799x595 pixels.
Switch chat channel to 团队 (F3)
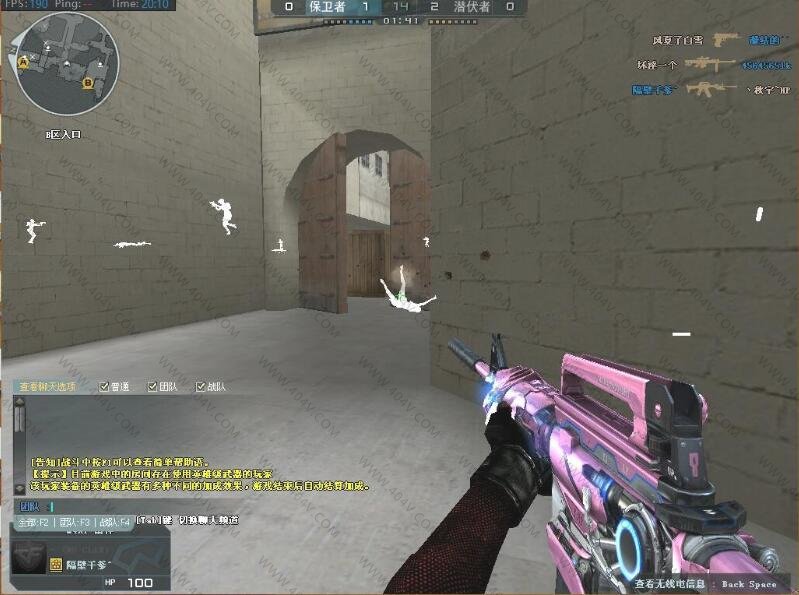(x=75, y=521)
